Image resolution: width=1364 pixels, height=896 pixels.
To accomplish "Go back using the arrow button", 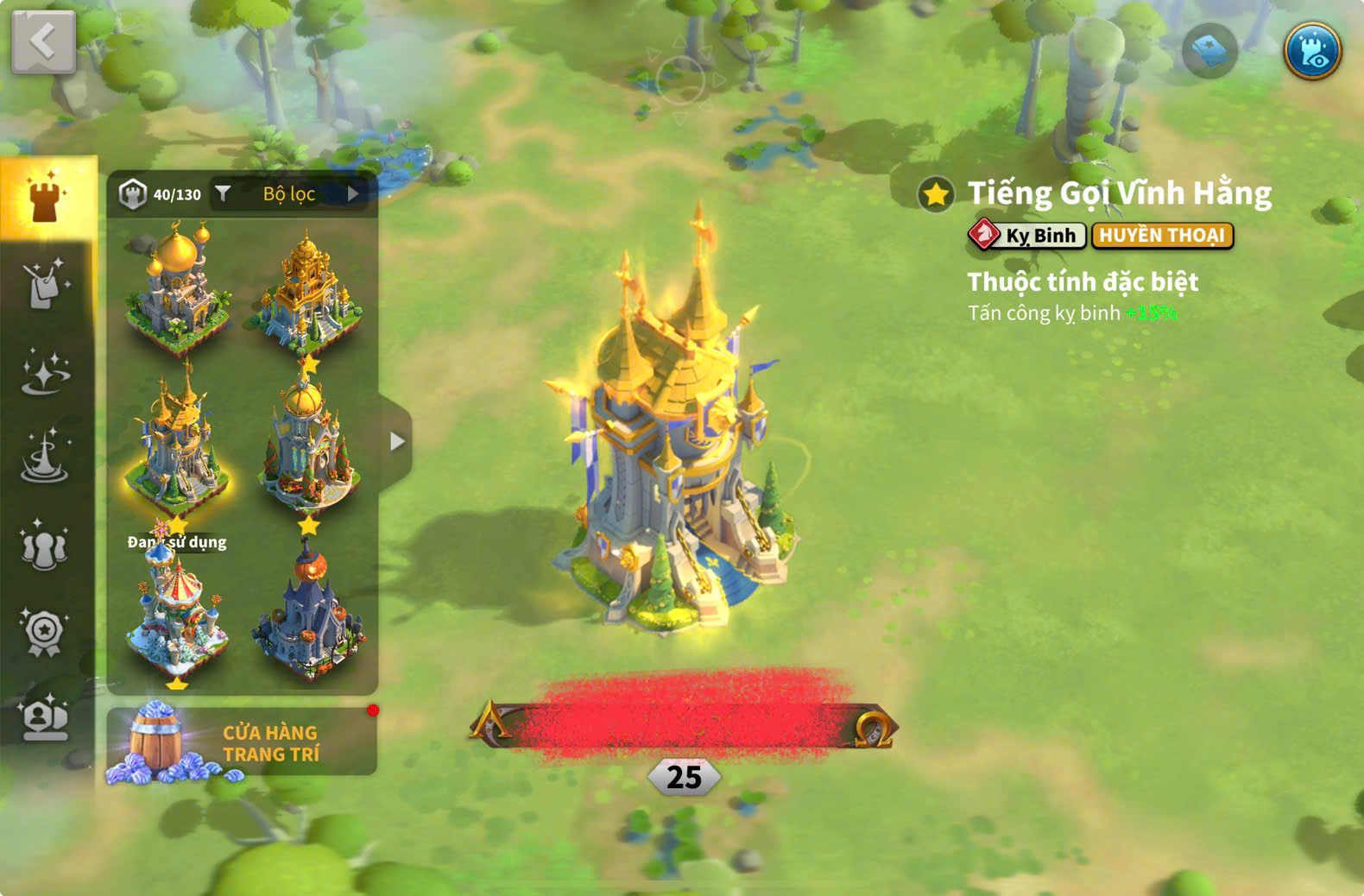I will click(43, 41).
